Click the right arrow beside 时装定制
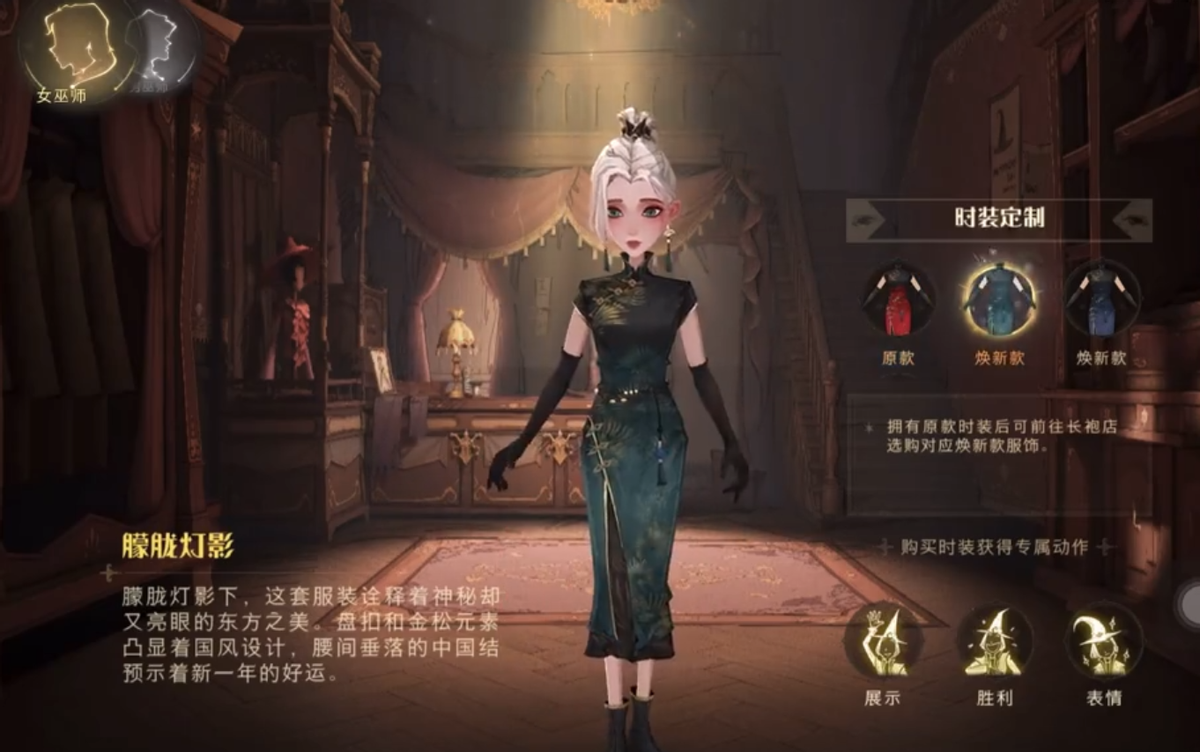 click(1132, 220)
